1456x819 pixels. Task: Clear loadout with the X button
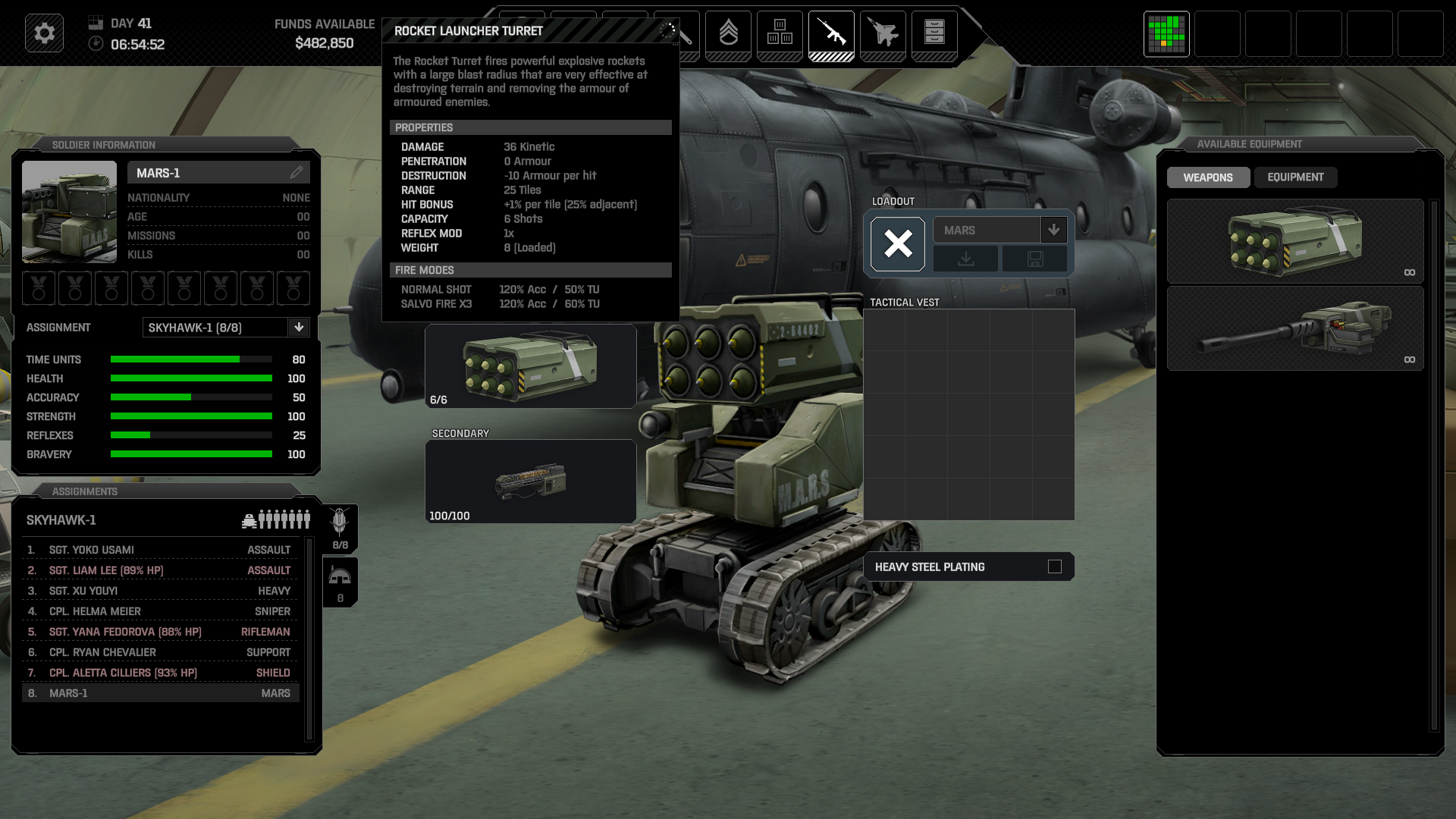click(898, 244)
